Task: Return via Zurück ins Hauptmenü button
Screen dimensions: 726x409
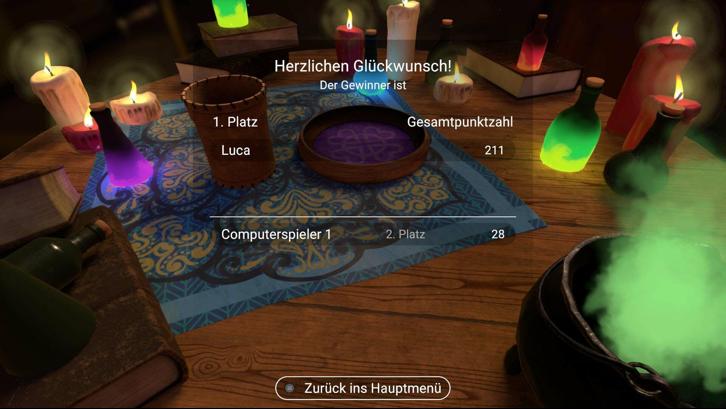Action: coord(363,388)
